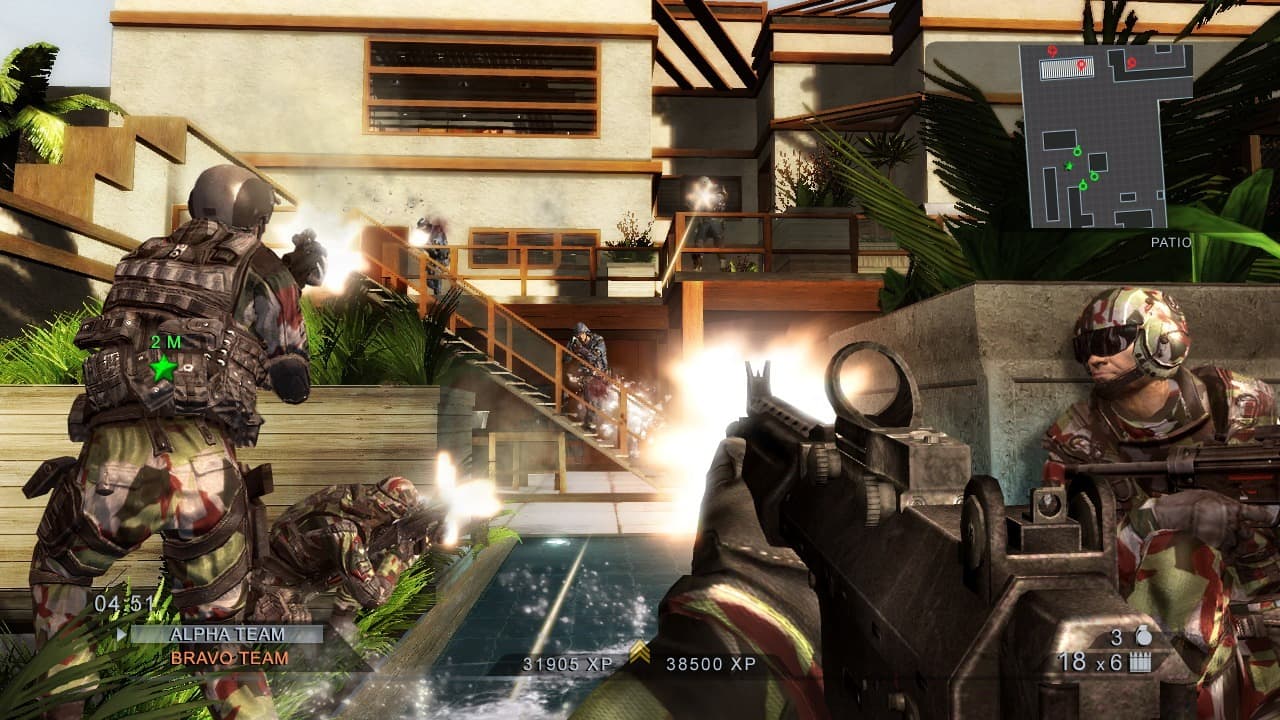This screenshot has width=1280, height=720.
Task: Click the PATIO label under the minimap
Action: tap(1170, 241)
